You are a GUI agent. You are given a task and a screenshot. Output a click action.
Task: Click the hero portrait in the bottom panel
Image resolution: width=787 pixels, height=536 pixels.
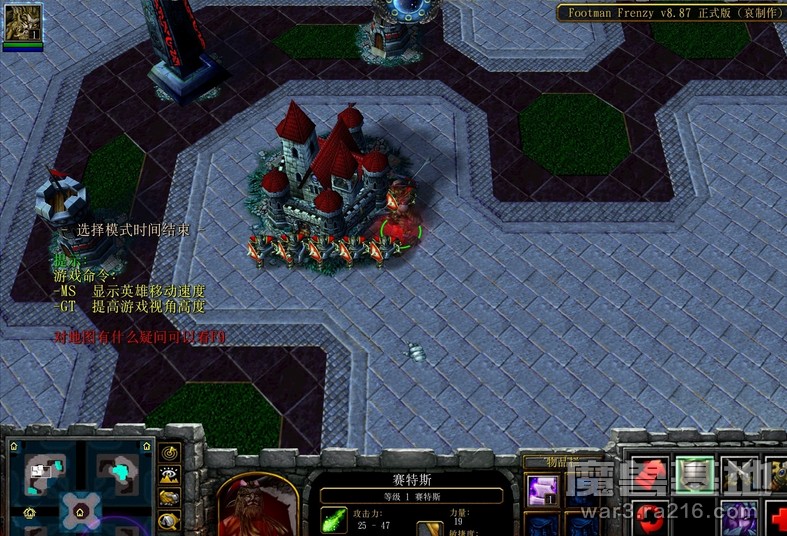pos(257,506)
